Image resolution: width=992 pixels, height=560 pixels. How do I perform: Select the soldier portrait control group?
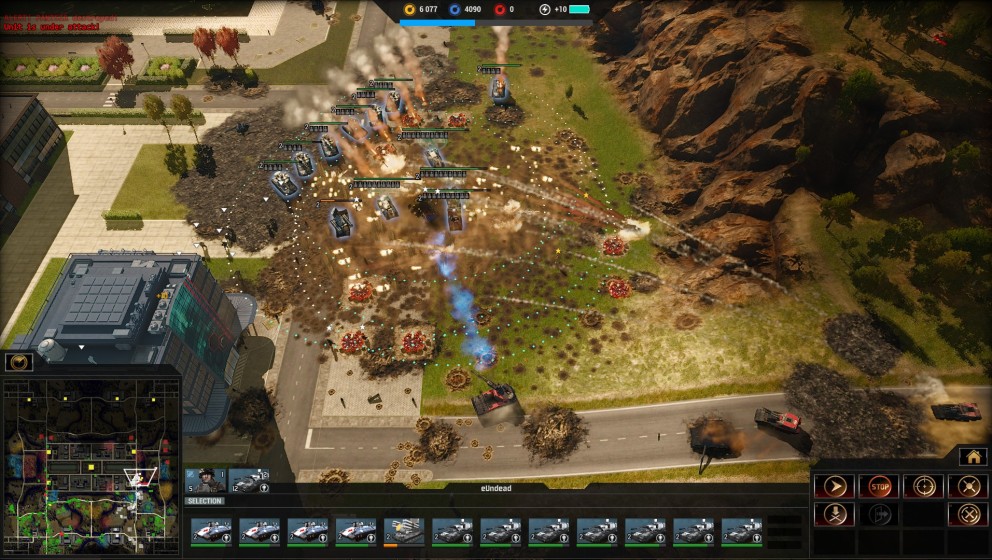point(206,481)
